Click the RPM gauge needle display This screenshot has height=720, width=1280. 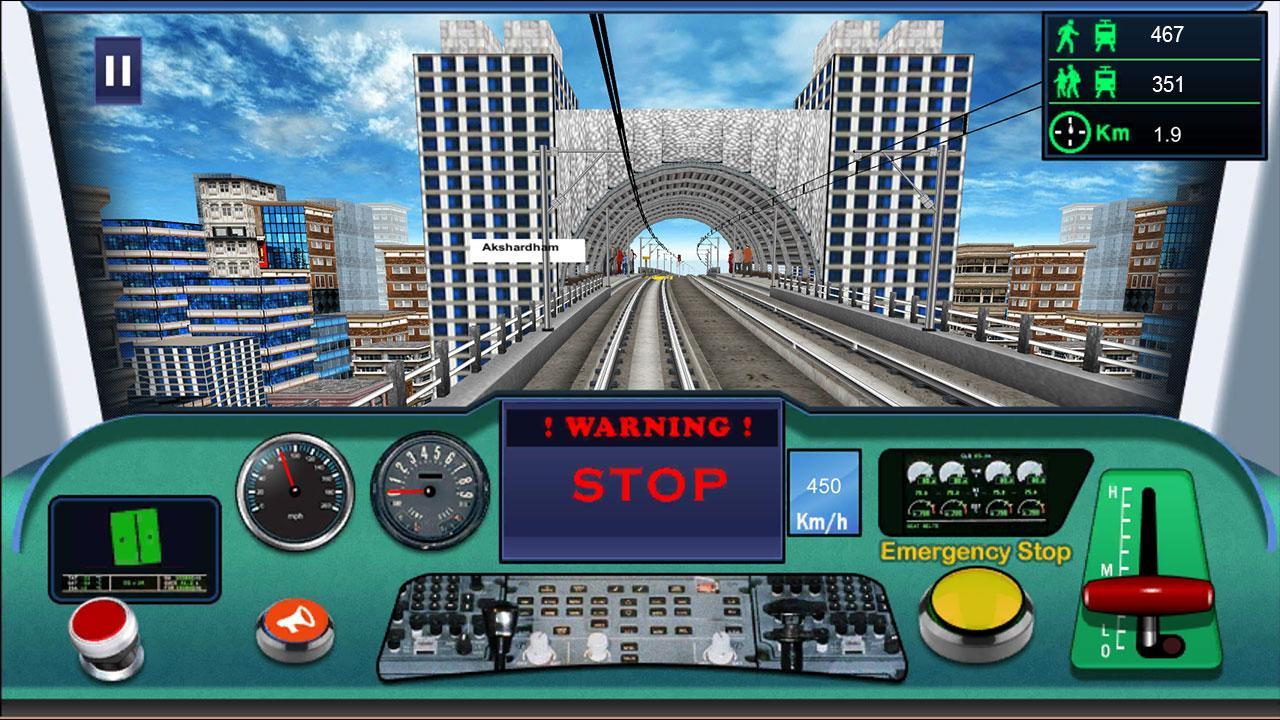point(430,492)
